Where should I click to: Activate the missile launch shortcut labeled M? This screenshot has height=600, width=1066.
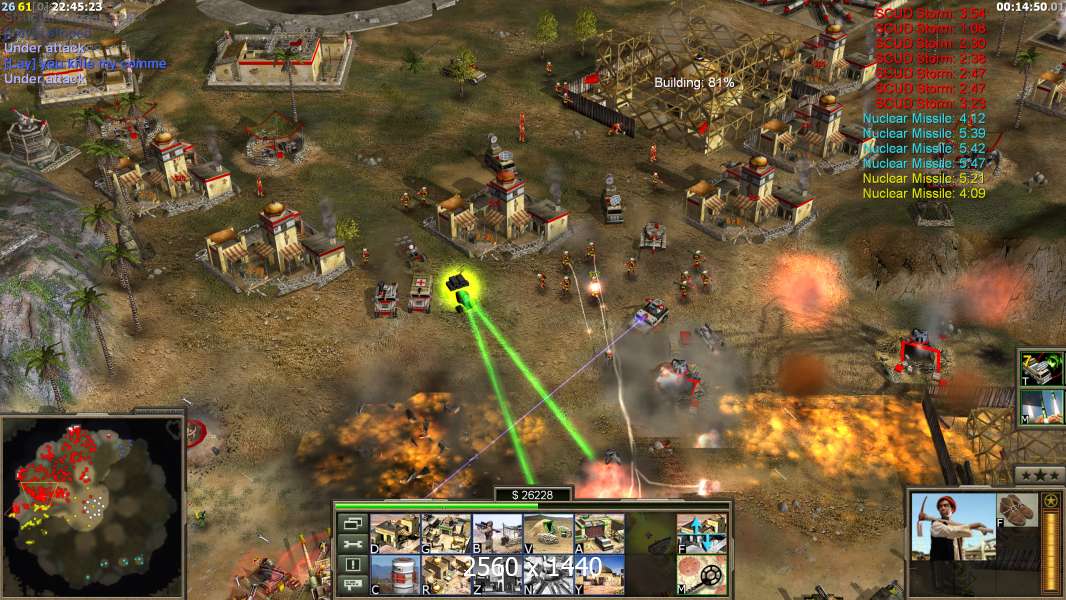pos(1041,407)
